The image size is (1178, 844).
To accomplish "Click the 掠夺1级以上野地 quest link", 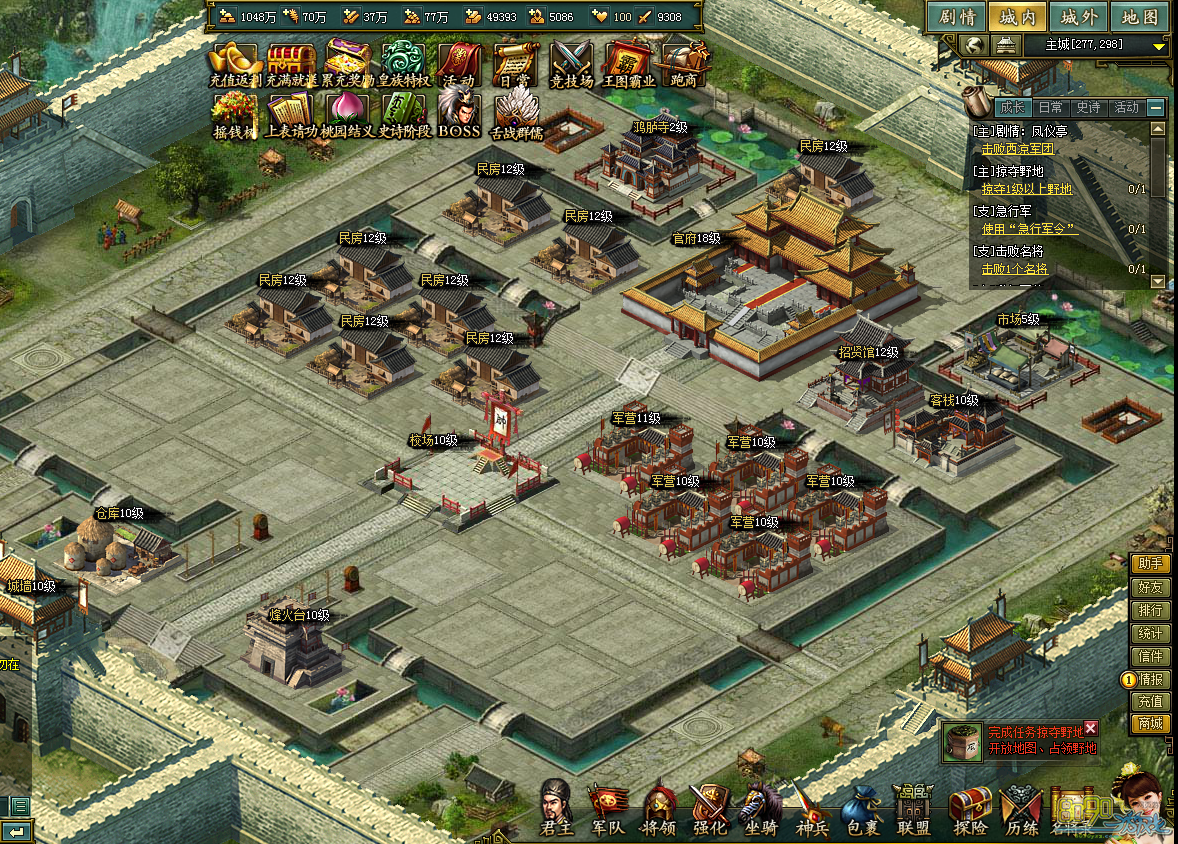I will tap(1026, 189).
